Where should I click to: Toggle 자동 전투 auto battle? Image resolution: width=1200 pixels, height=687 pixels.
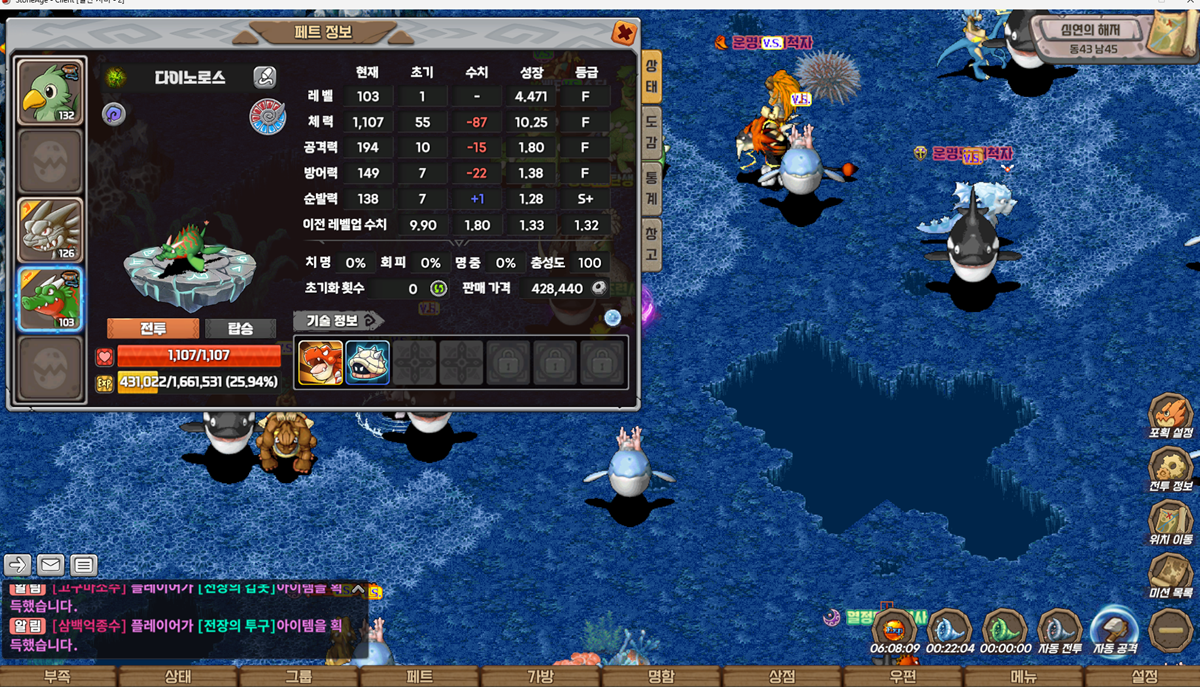click(x=1059, y=633)
